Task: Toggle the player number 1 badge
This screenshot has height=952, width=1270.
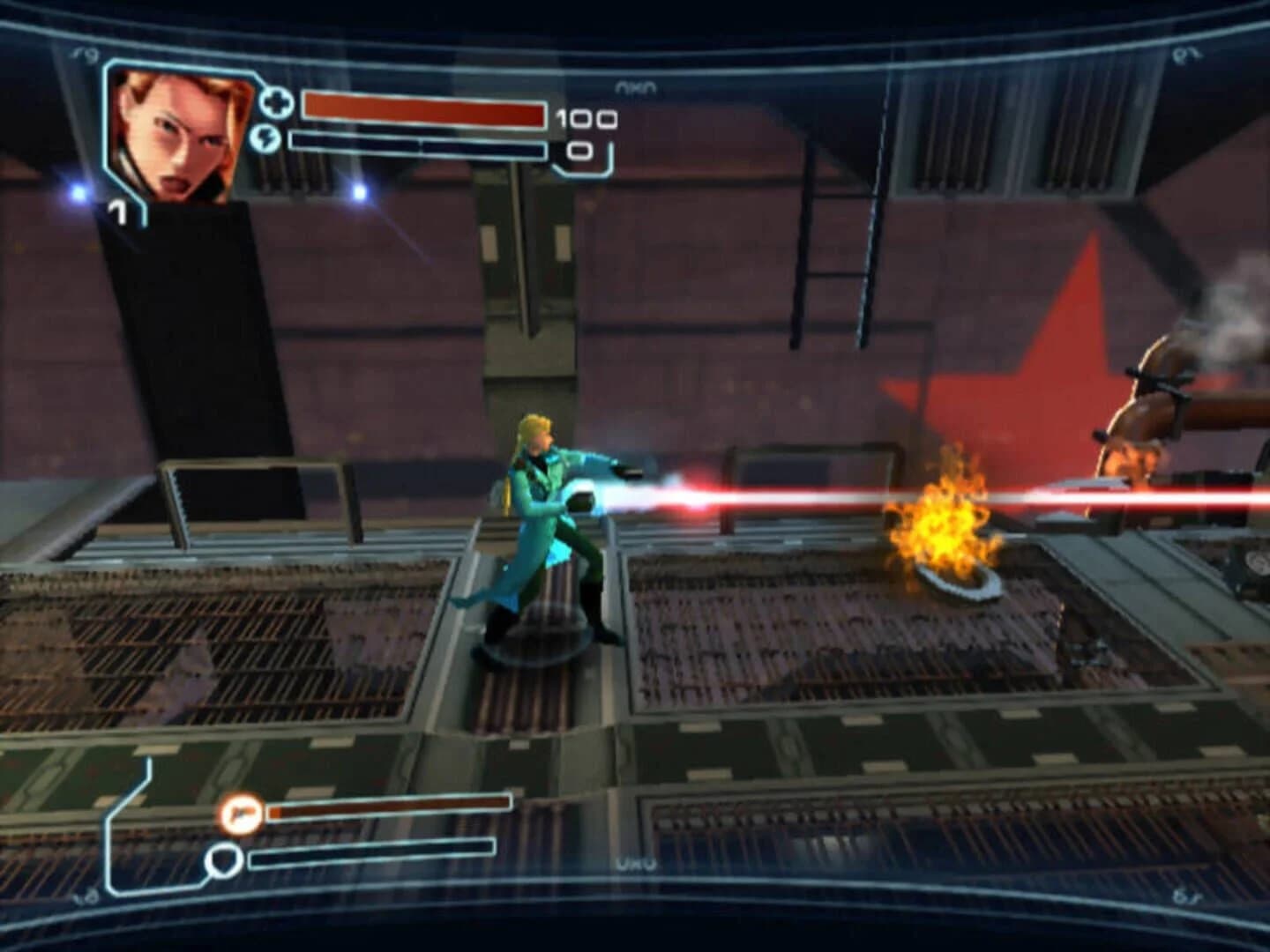Action: [x=119, y=212]
